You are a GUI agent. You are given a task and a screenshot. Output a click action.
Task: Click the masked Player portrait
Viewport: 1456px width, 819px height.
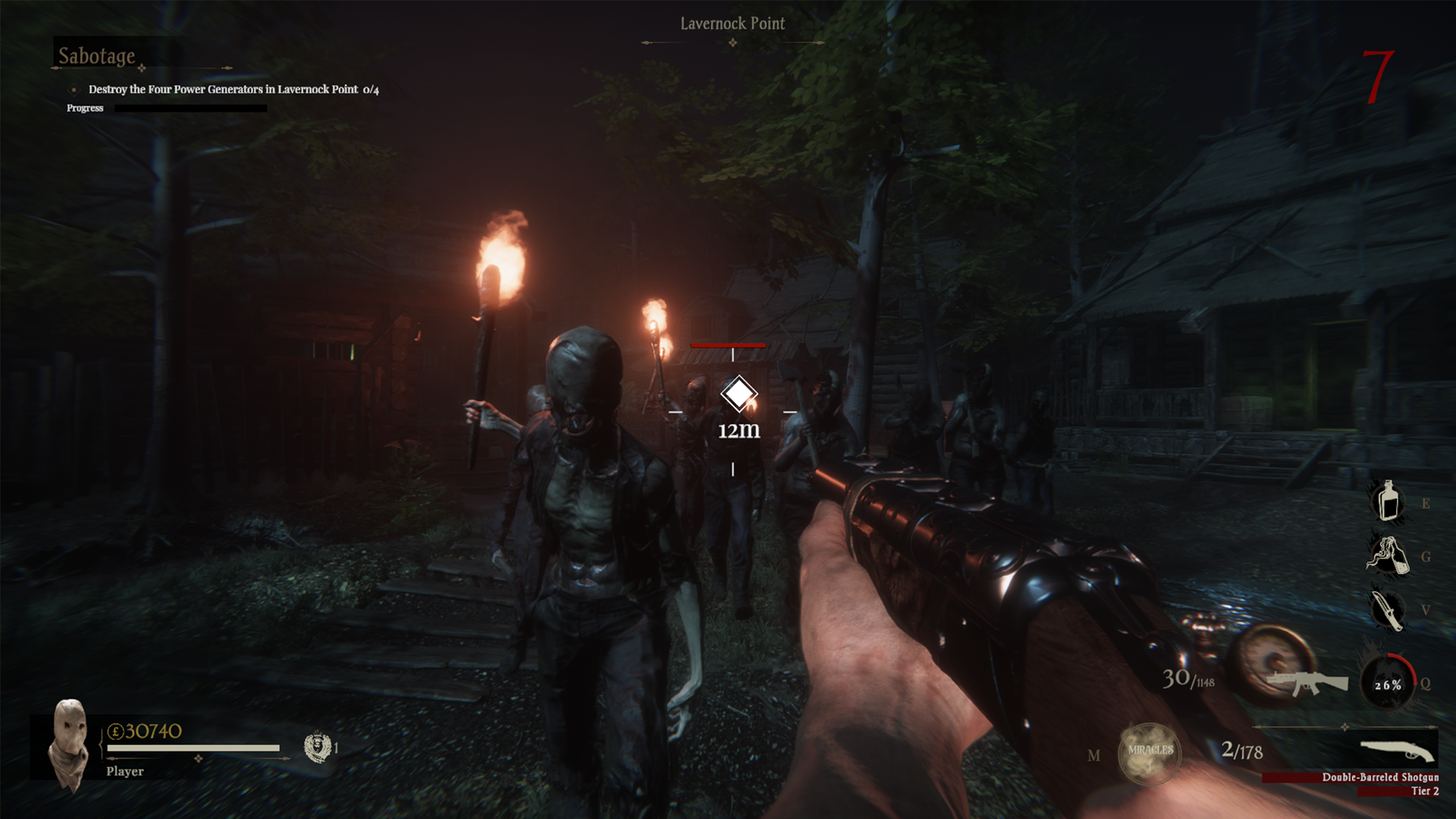coord(67,745)
